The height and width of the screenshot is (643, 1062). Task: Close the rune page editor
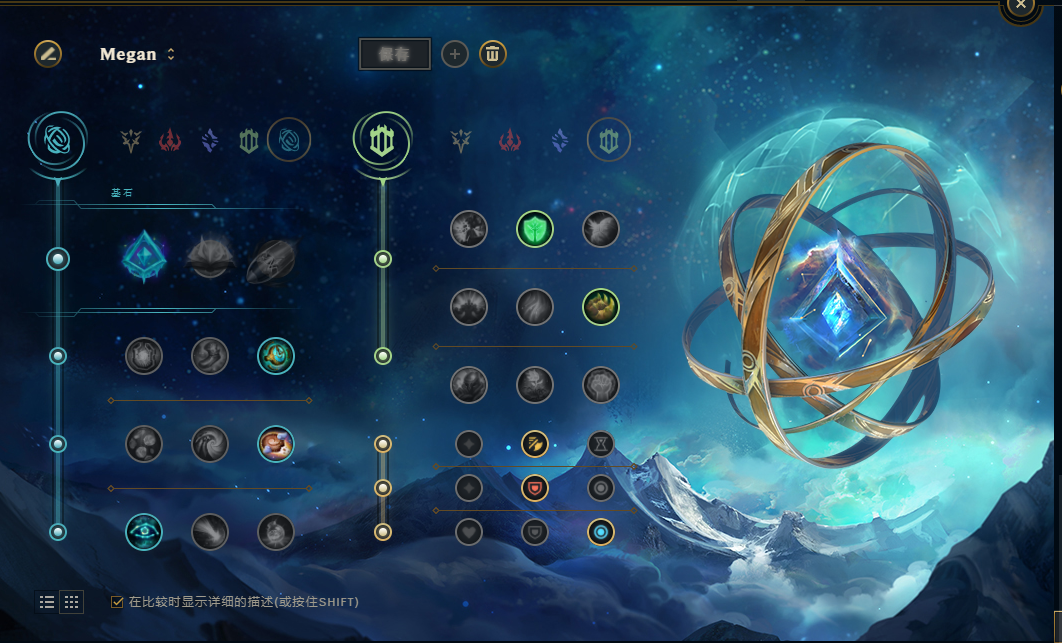(1020, 5)
